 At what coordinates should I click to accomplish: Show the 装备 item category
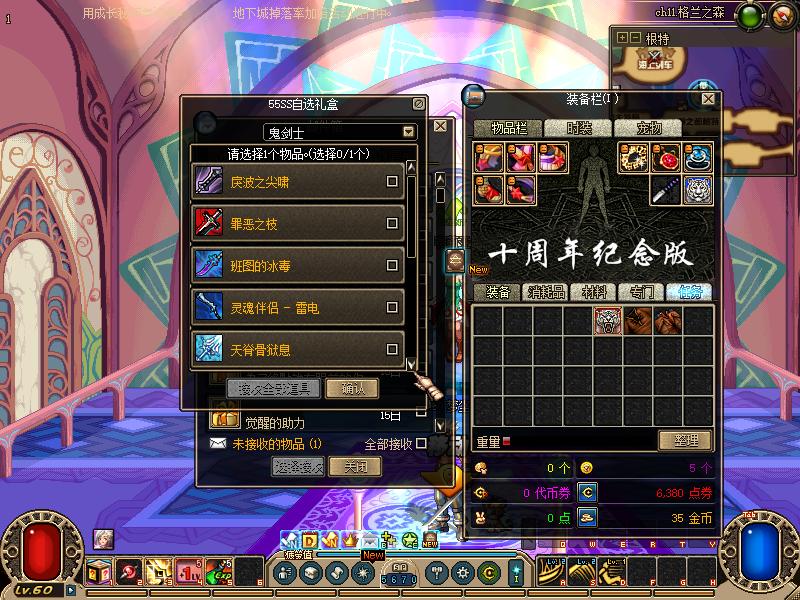[498, 292]
